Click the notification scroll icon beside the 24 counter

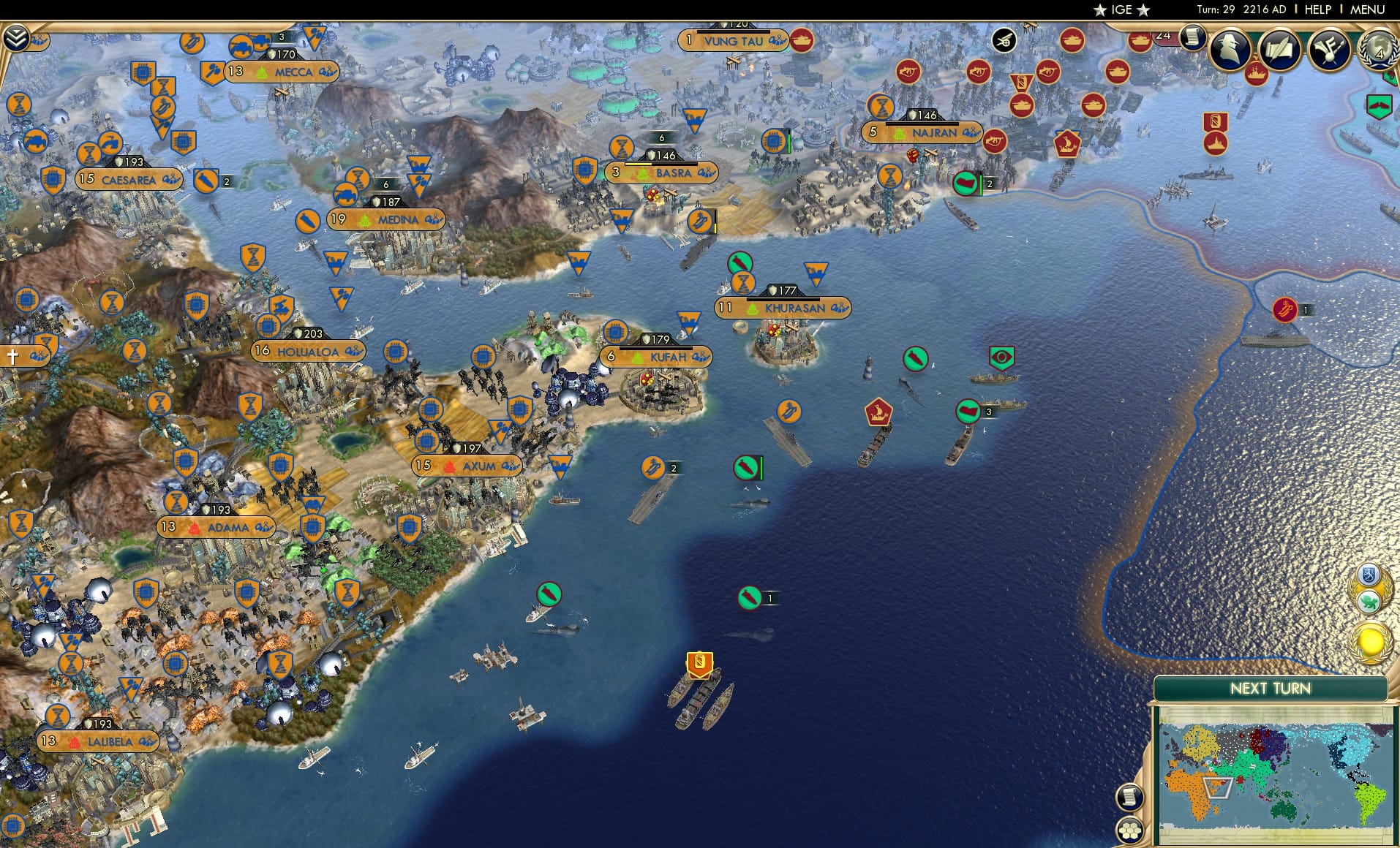[1194, 35]
